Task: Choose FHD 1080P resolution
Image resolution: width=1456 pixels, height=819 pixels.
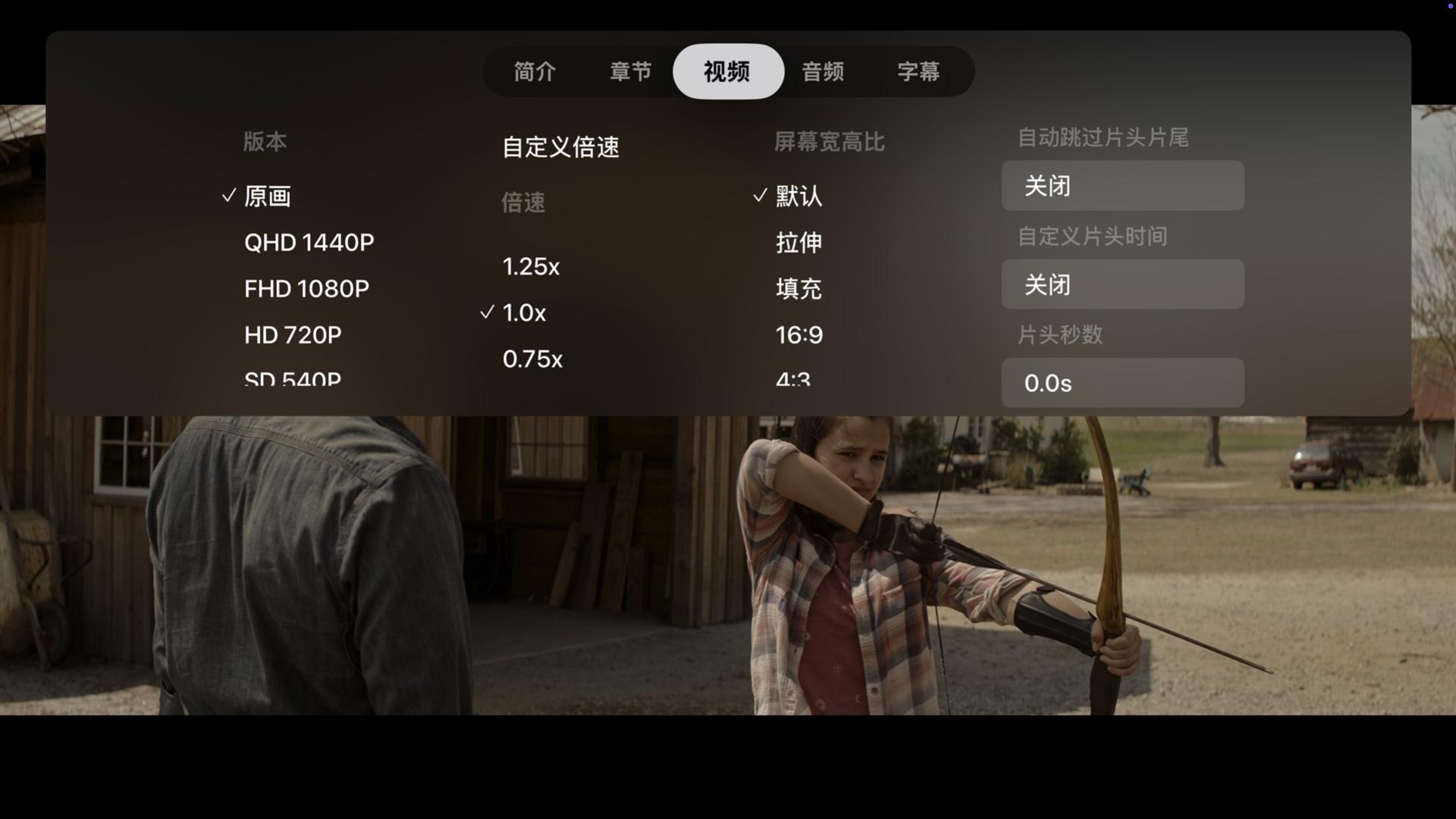Action: click(306, 289)
